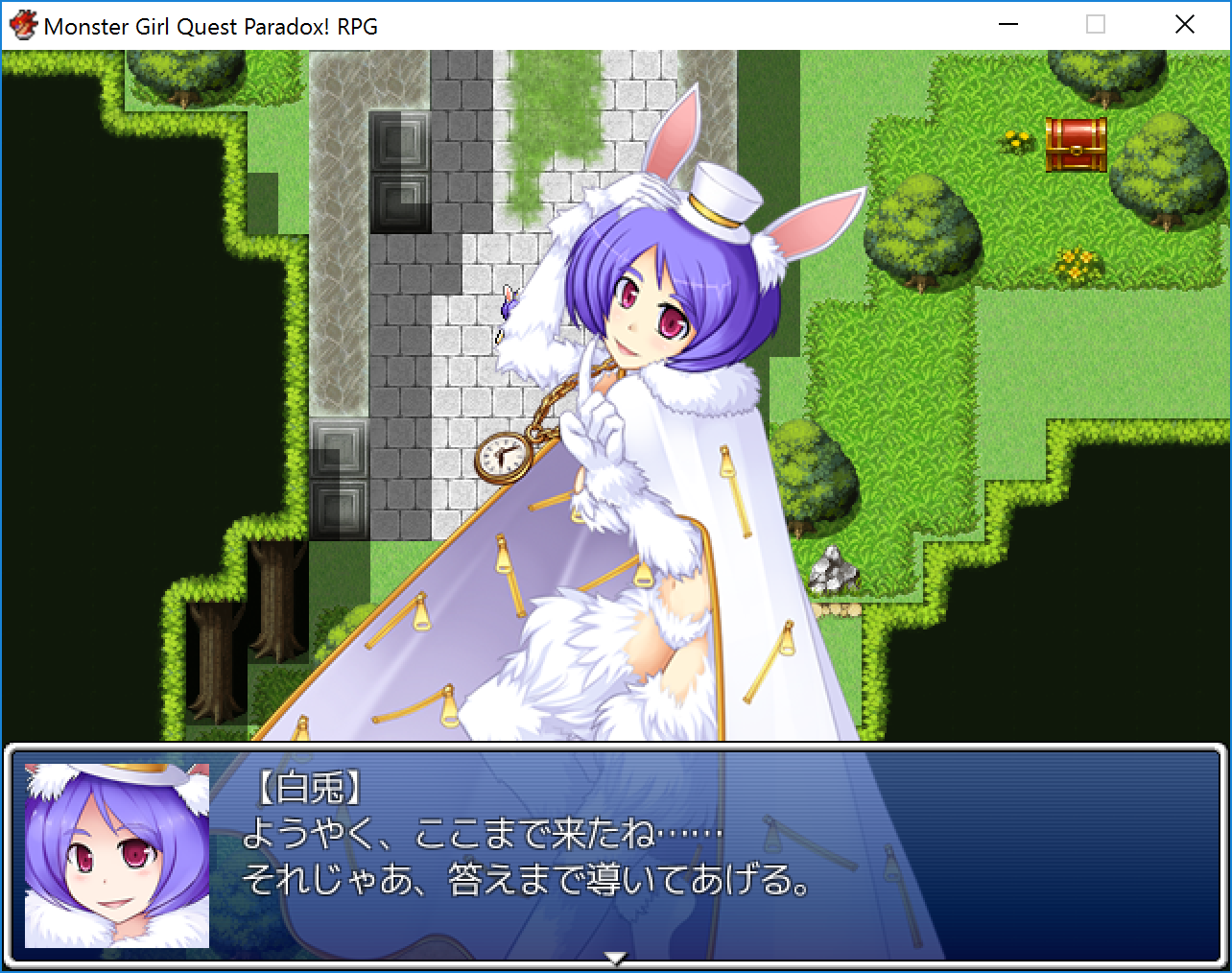This screenshot has height=973, width=1232.
Task: Click the Monster Girl Quest application icon
Action: [x=21, y=24]
